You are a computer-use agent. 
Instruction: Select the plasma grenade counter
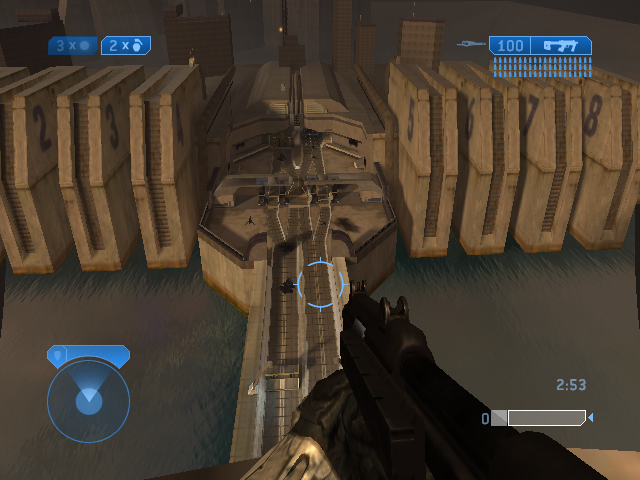point(73,45)
